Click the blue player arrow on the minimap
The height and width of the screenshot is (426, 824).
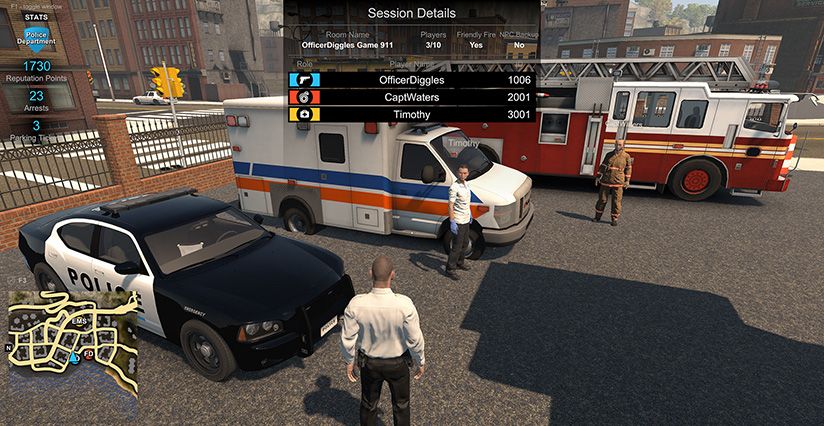tap(75, 357)
